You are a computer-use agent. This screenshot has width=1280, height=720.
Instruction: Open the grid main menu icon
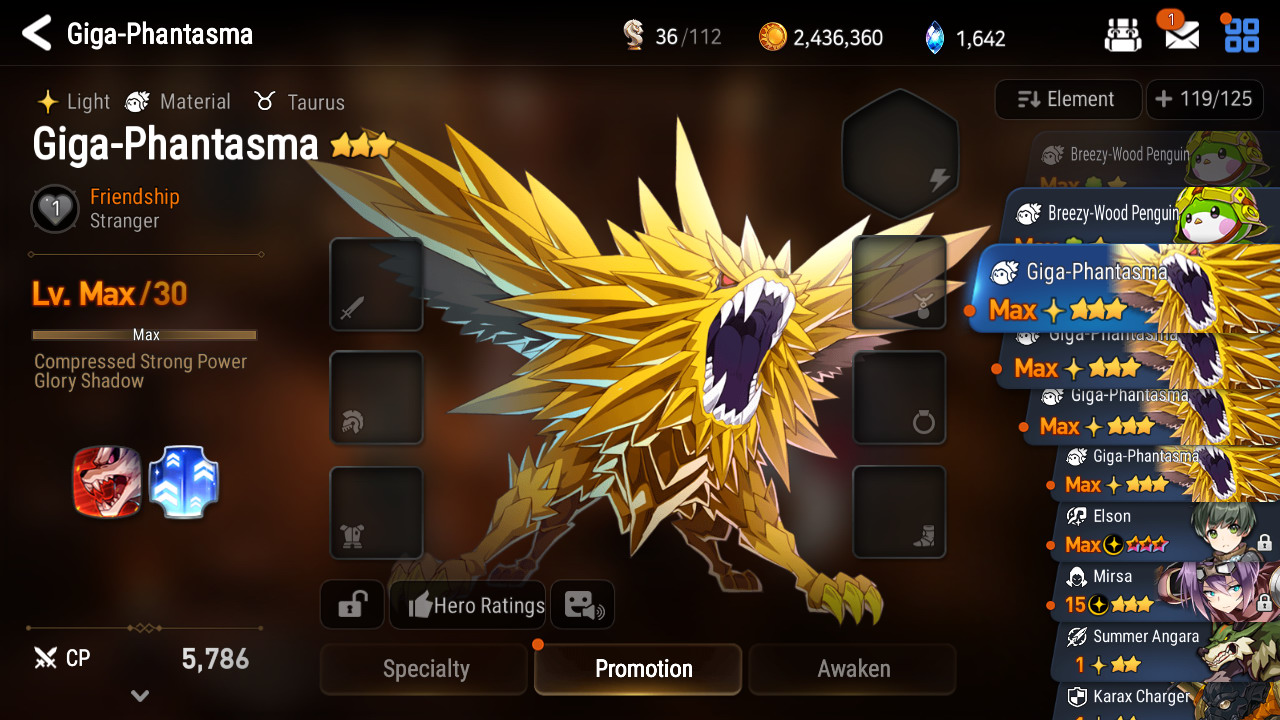(x=1242, y=36)
